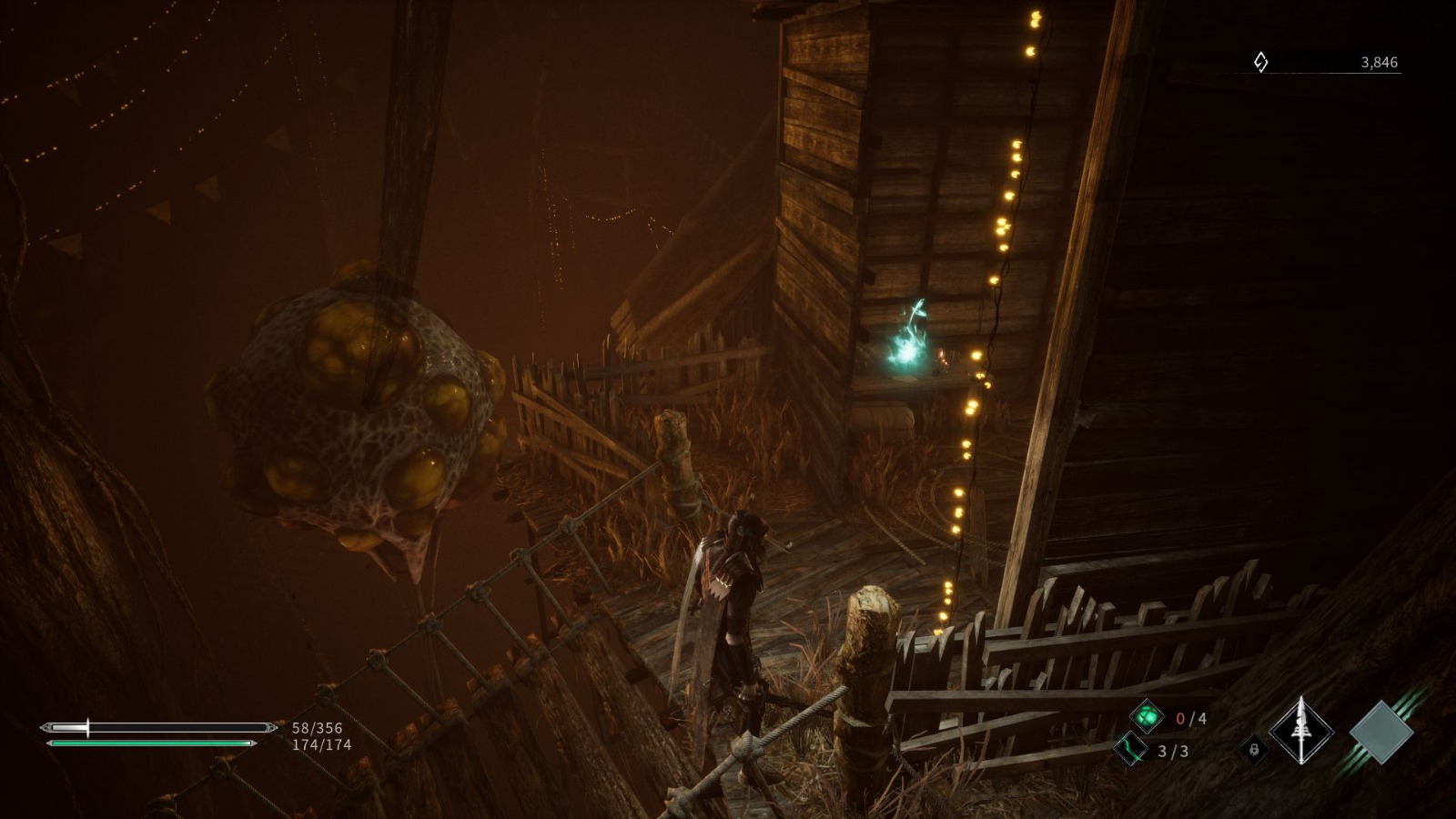The image size is (1456, 819).
Task: Select the green feather item icon
Action: [1130, 750]
